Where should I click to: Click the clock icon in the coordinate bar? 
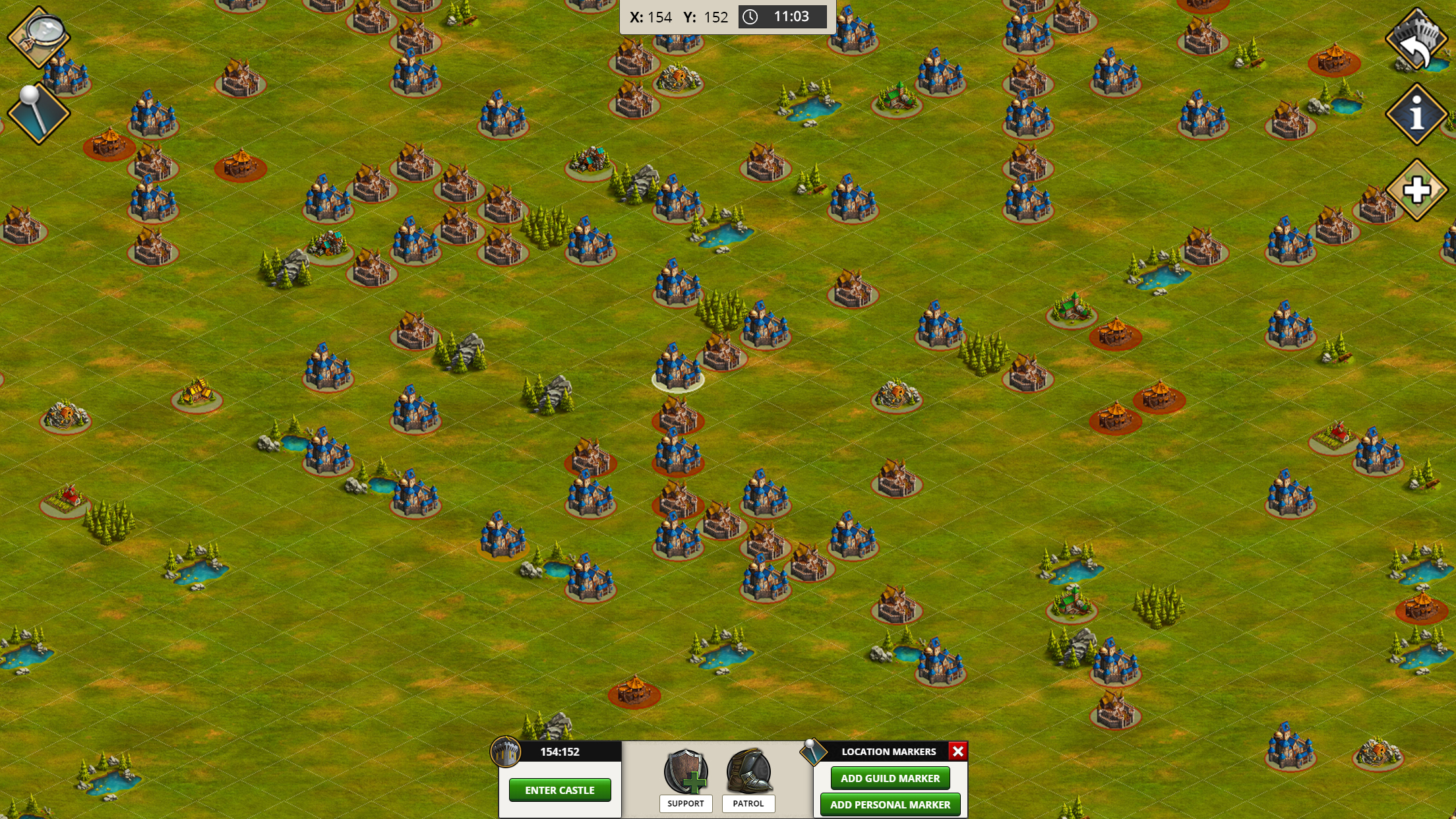[750, 17]
